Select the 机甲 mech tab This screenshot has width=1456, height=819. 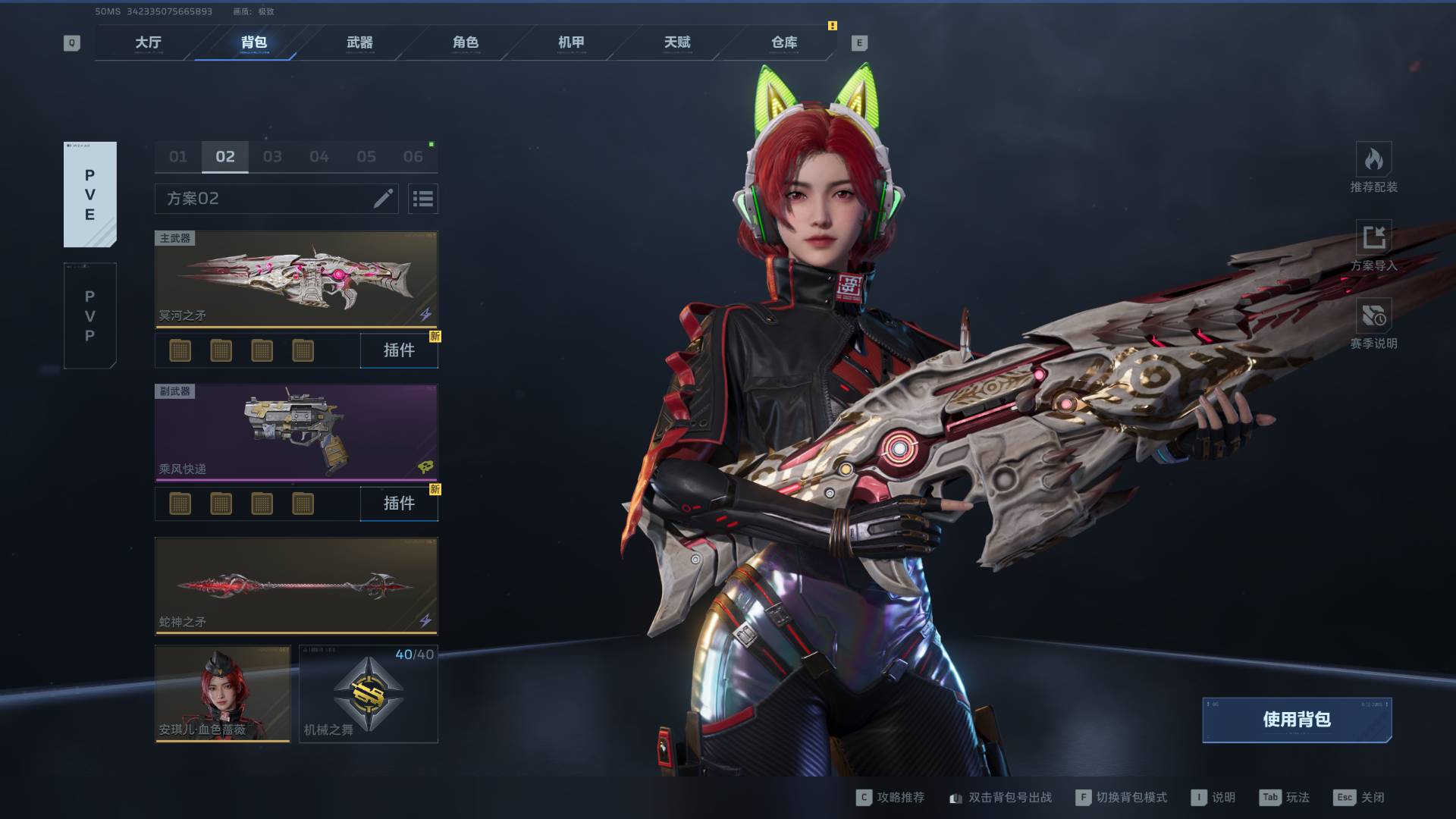click(x=571, y=42)
